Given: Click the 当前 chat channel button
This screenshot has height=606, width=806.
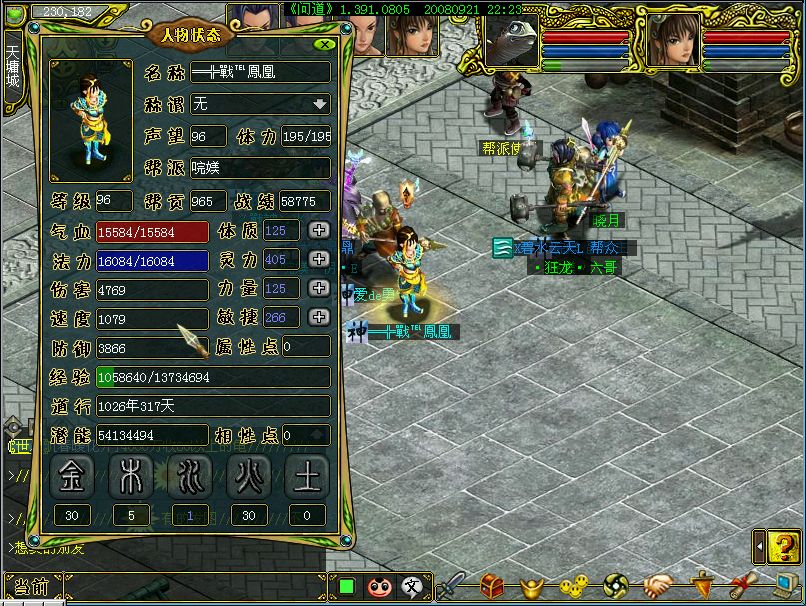Looking at the screenshot, I should 32,587.
